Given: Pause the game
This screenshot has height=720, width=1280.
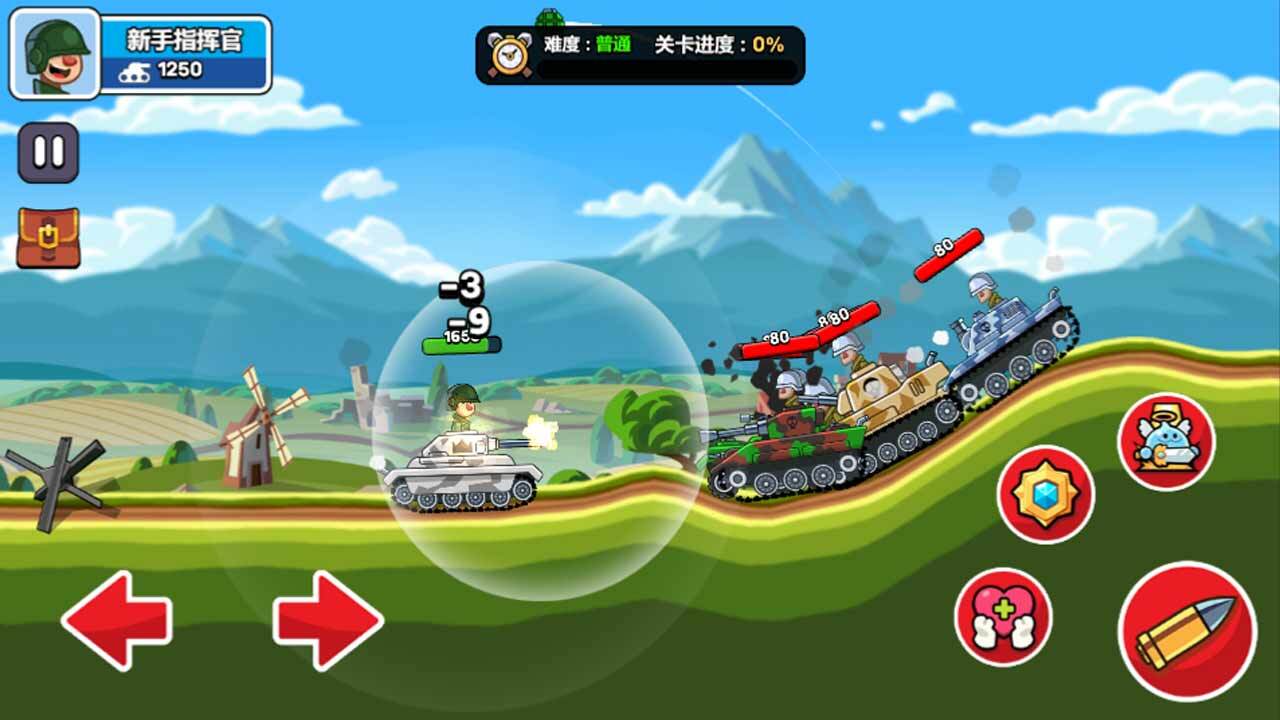Looking at the screenshot, I should (x=48, y=152).
